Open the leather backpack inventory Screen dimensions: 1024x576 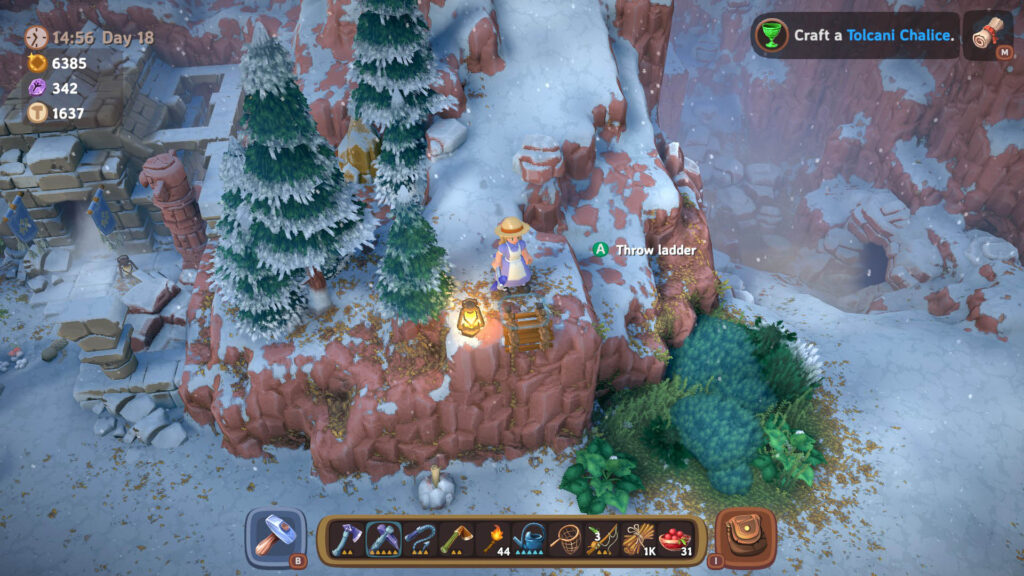pyautogui.click(x=744, y=537)
